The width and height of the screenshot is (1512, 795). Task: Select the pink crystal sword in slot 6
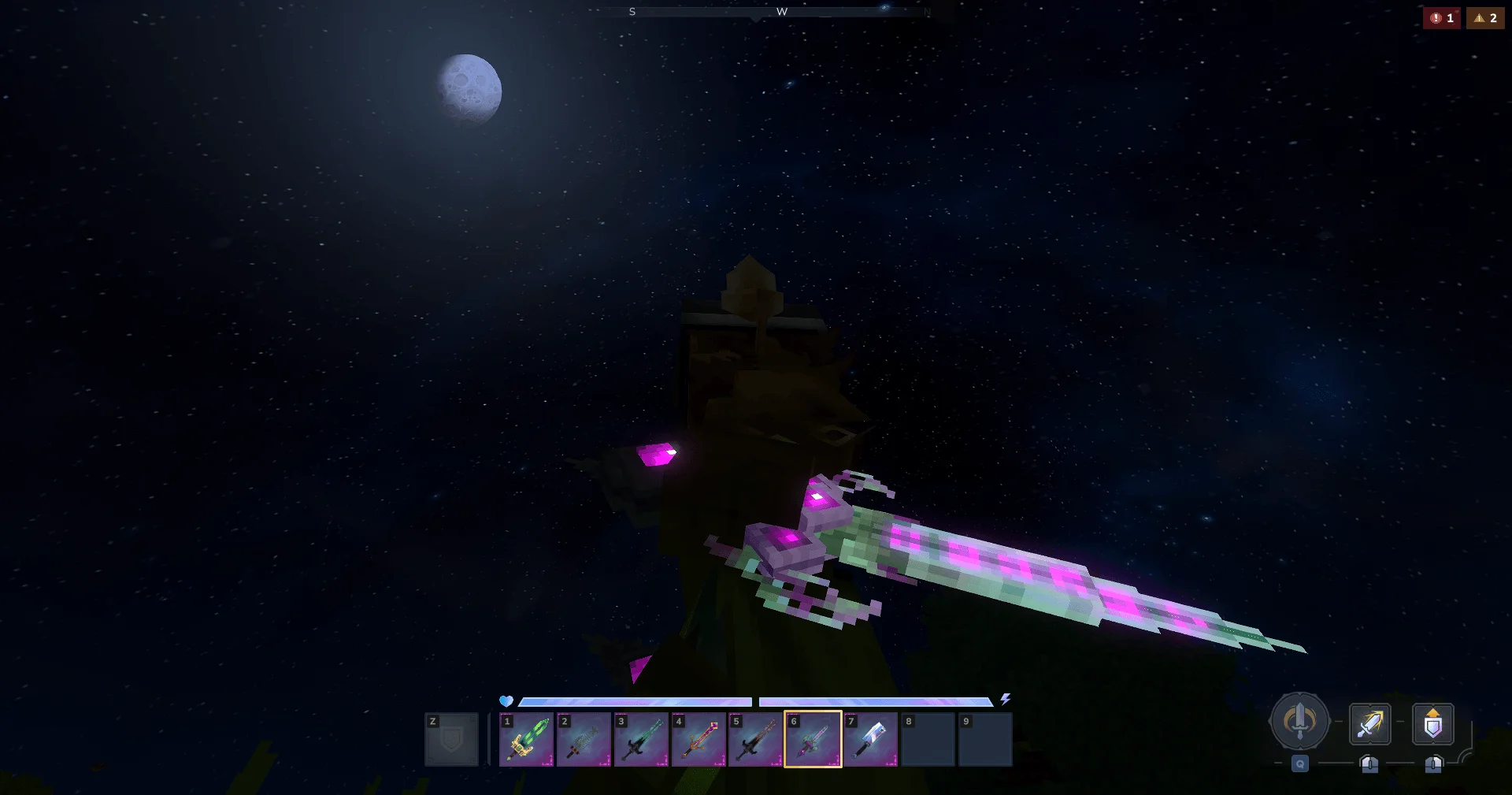(x=813, y=741)
